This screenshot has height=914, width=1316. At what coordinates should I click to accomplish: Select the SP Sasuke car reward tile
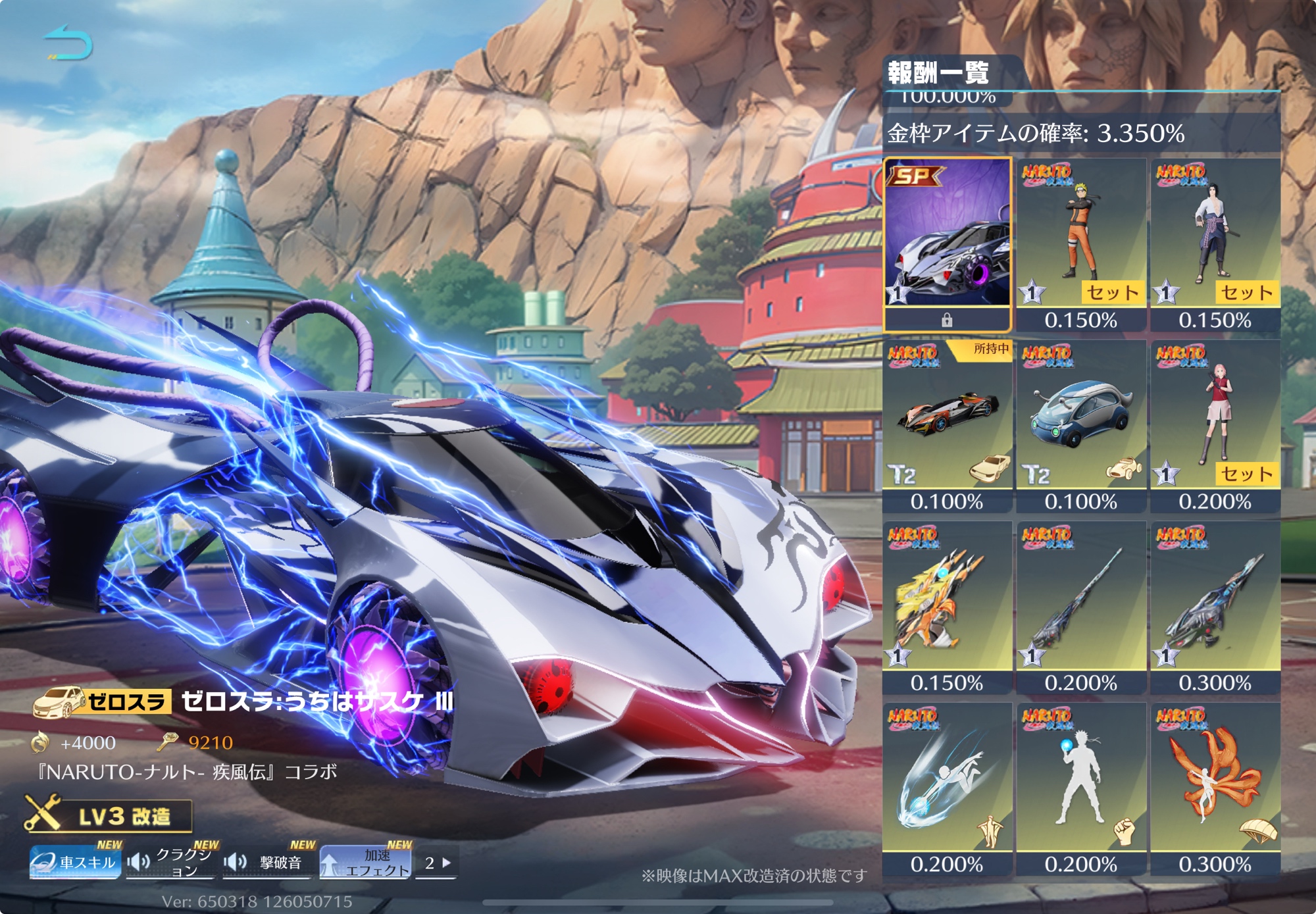[947, 243]
